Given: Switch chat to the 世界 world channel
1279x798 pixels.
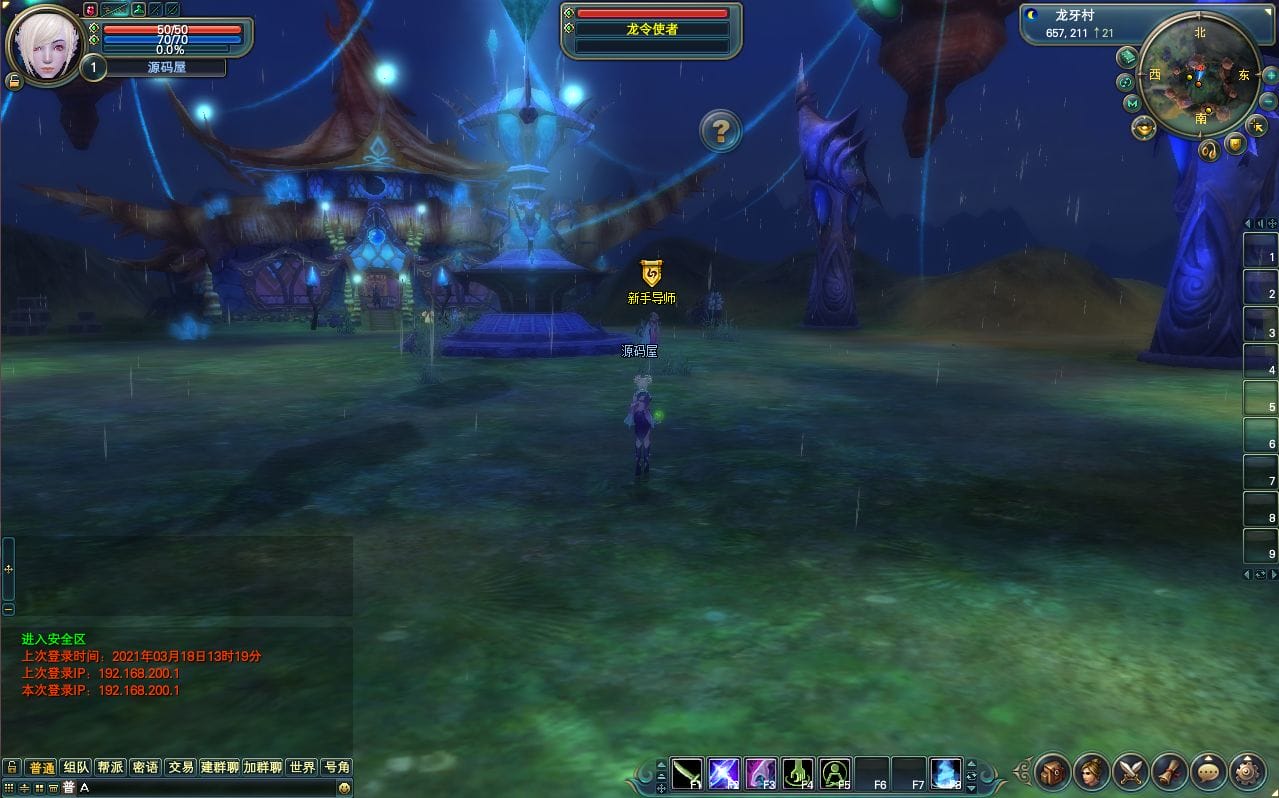Looking at the screenshot, I should point(302,767).
